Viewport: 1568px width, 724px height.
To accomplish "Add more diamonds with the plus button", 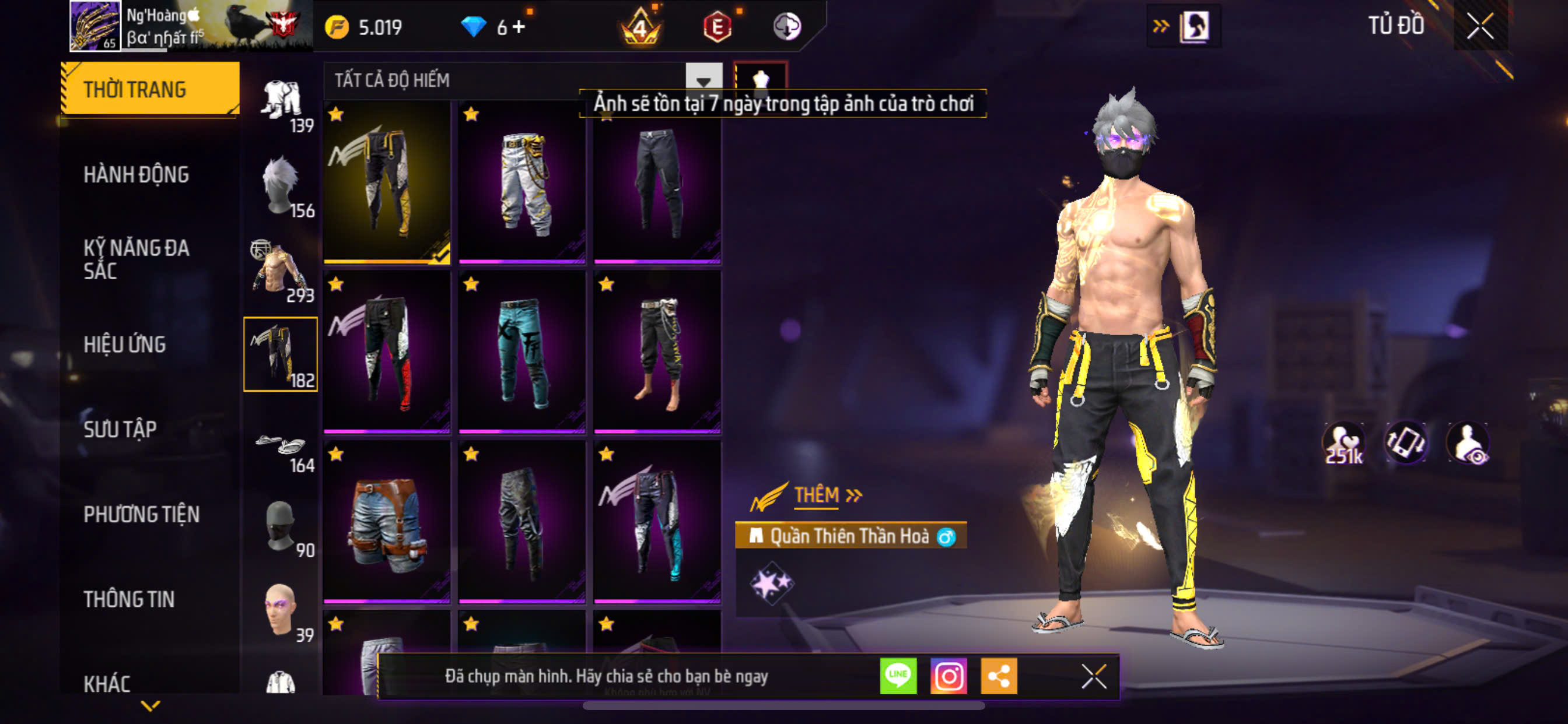I will (x=518, y=27).
